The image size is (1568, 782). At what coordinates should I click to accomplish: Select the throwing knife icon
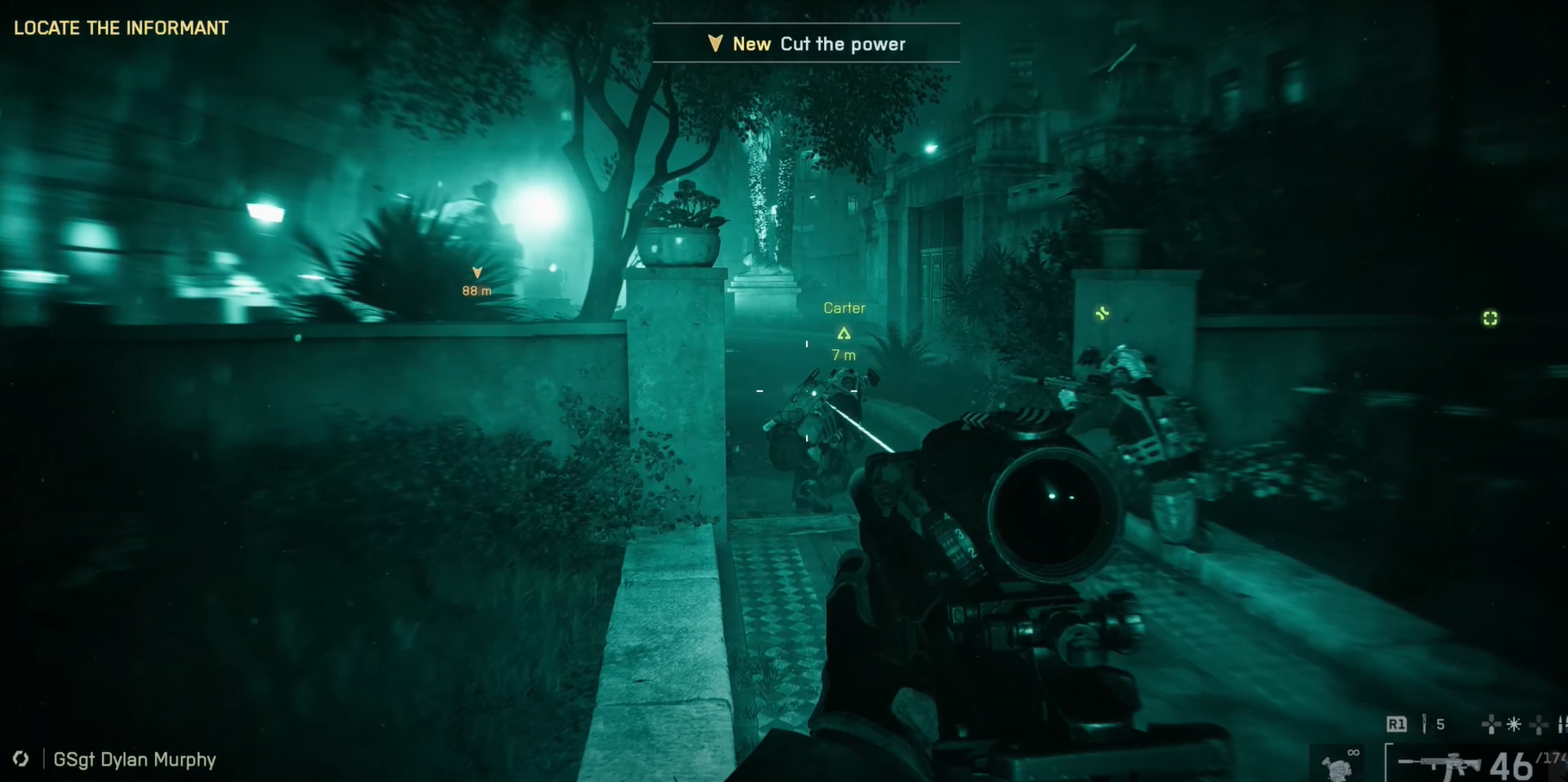1424,723
